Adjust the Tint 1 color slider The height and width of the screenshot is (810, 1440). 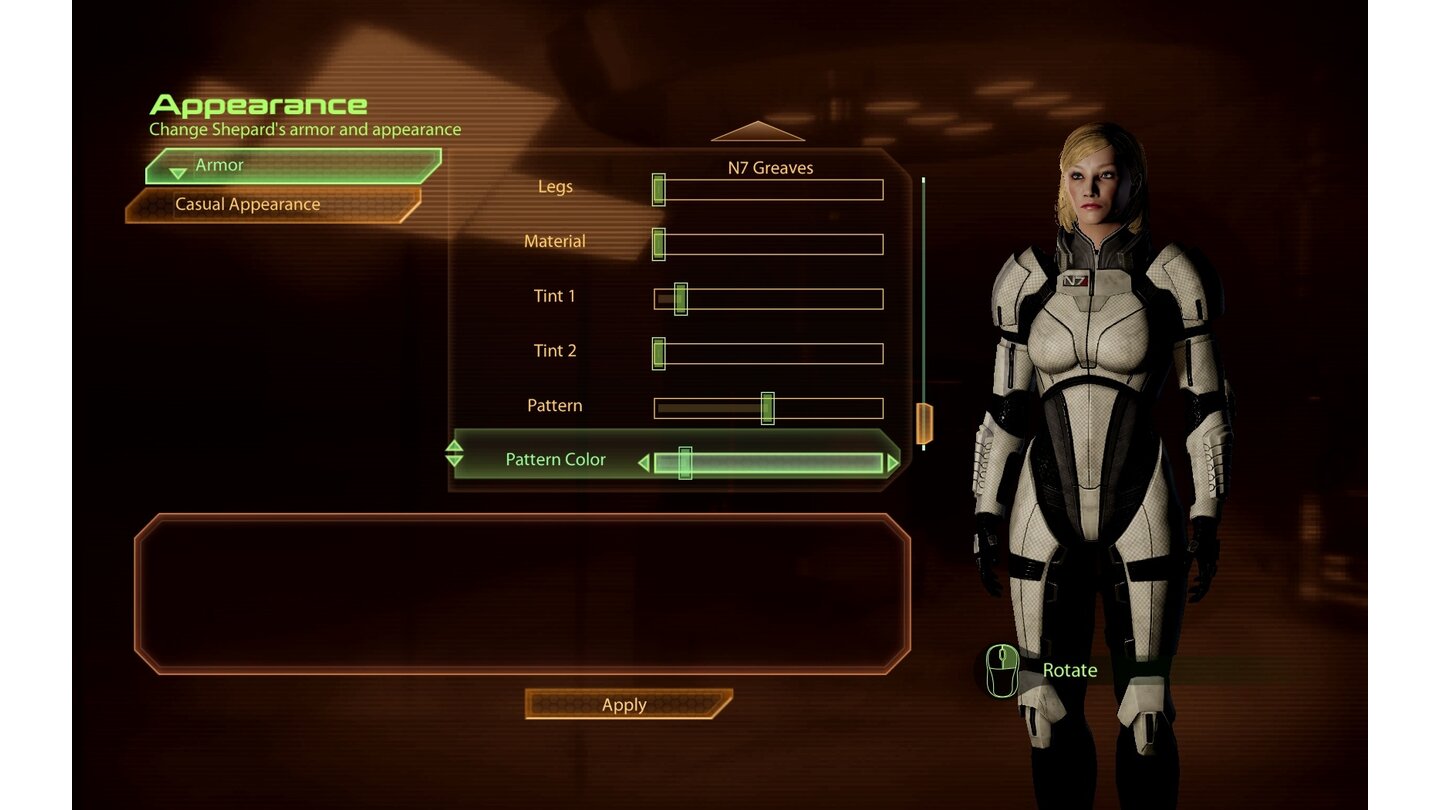pyautogui.click(x=679, y=297)
